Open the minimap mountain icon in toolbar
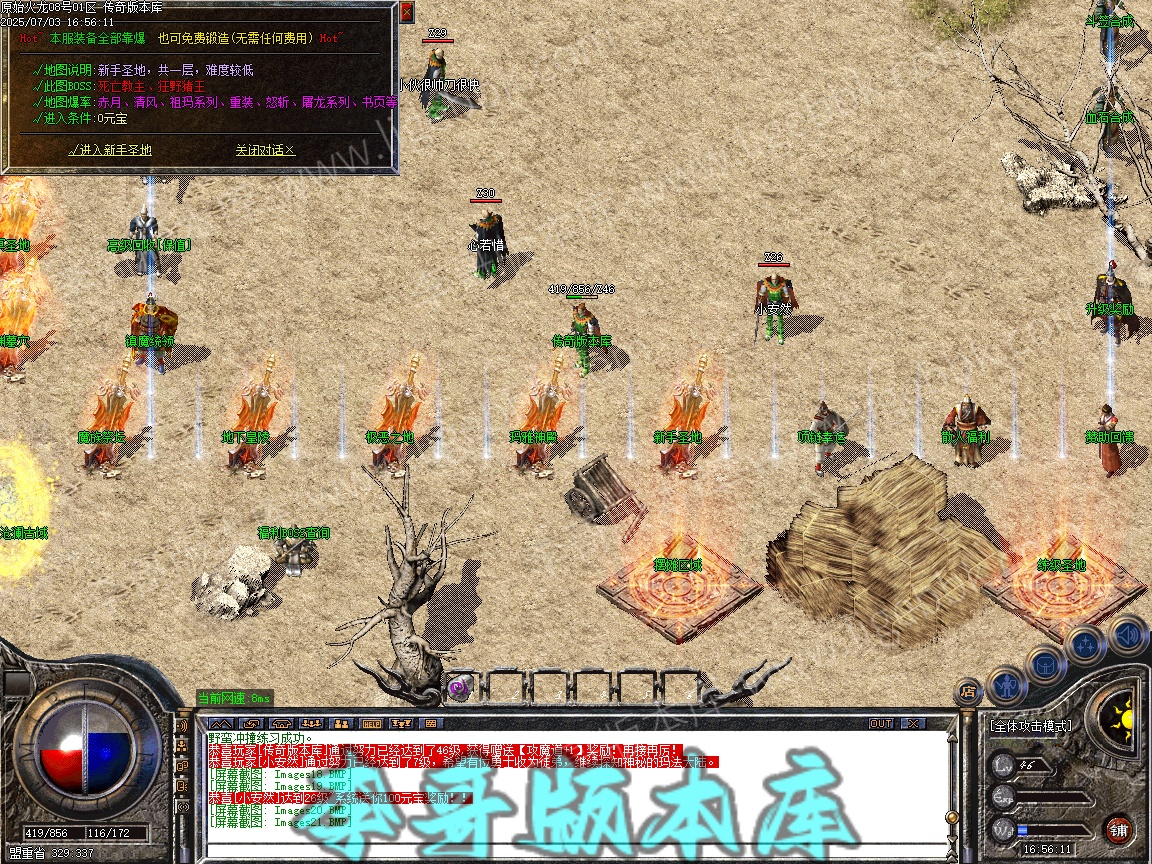This screenshot has width=1152, height=864. (x=220, y=723)
